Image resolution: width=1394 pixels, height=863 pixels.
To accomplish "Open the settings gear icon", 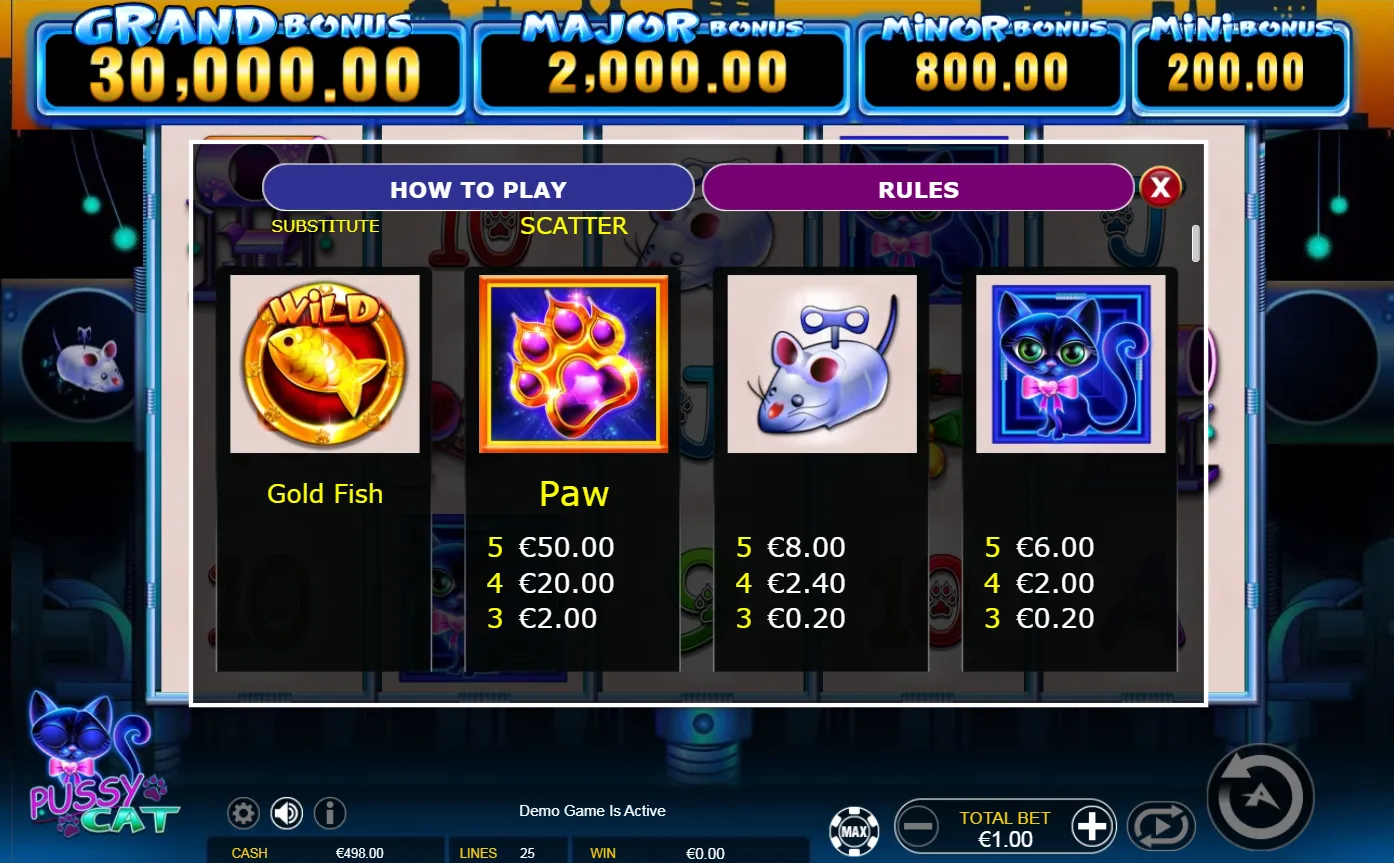I will pyautogui.click(x=242, y=813).
